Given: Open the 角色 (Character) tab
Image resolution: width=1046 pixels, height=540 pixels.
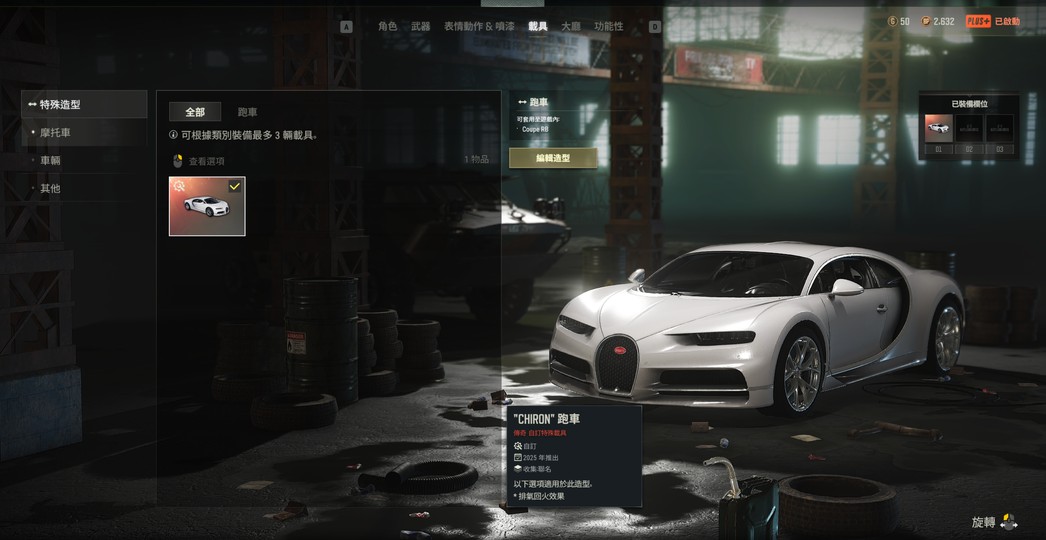Looking at the screenshot, I should tap(387, 26).
